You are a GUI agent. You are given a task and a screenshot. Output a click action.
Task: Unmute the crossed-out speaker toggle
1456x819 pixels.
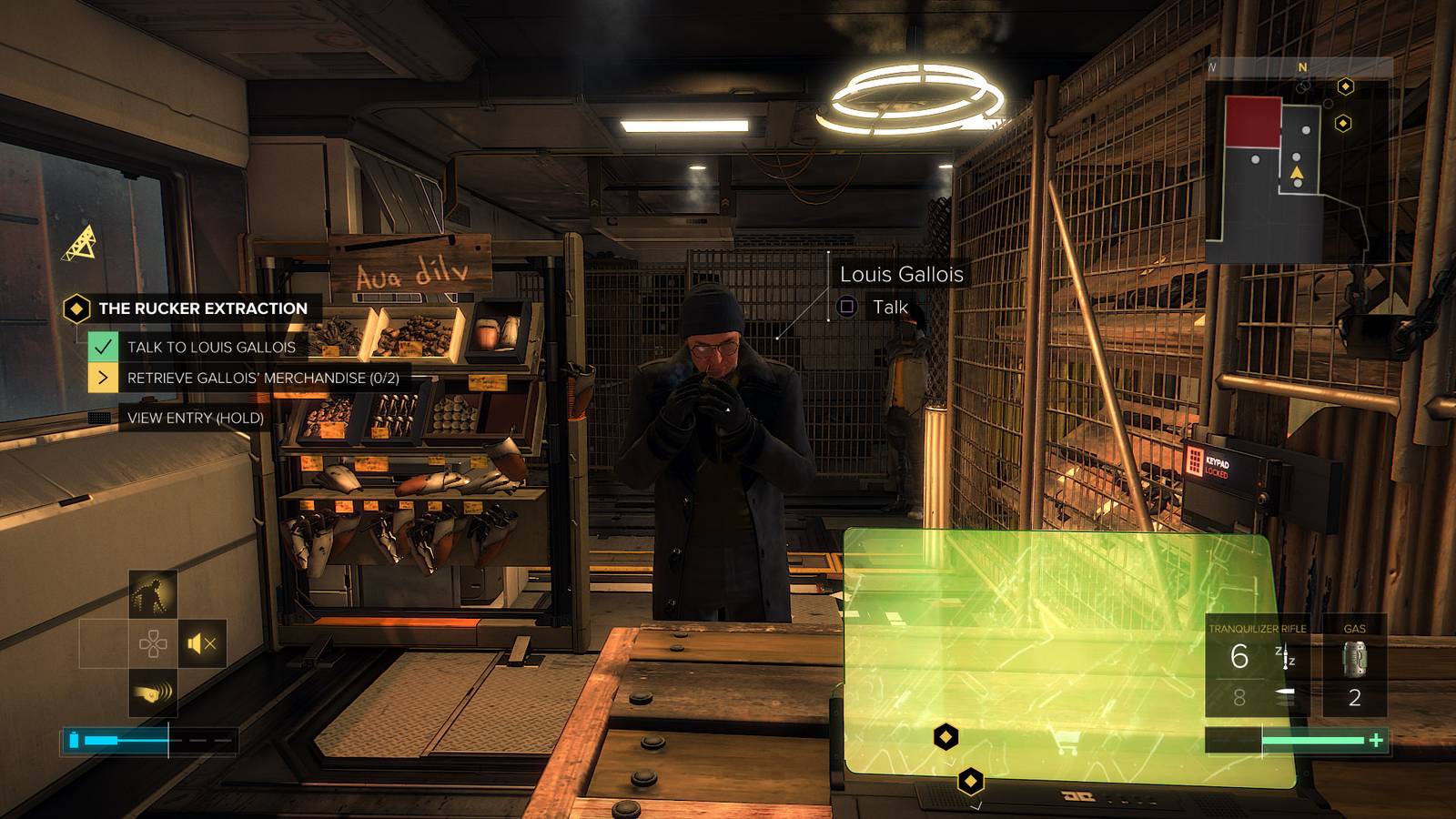coord(201,643)
